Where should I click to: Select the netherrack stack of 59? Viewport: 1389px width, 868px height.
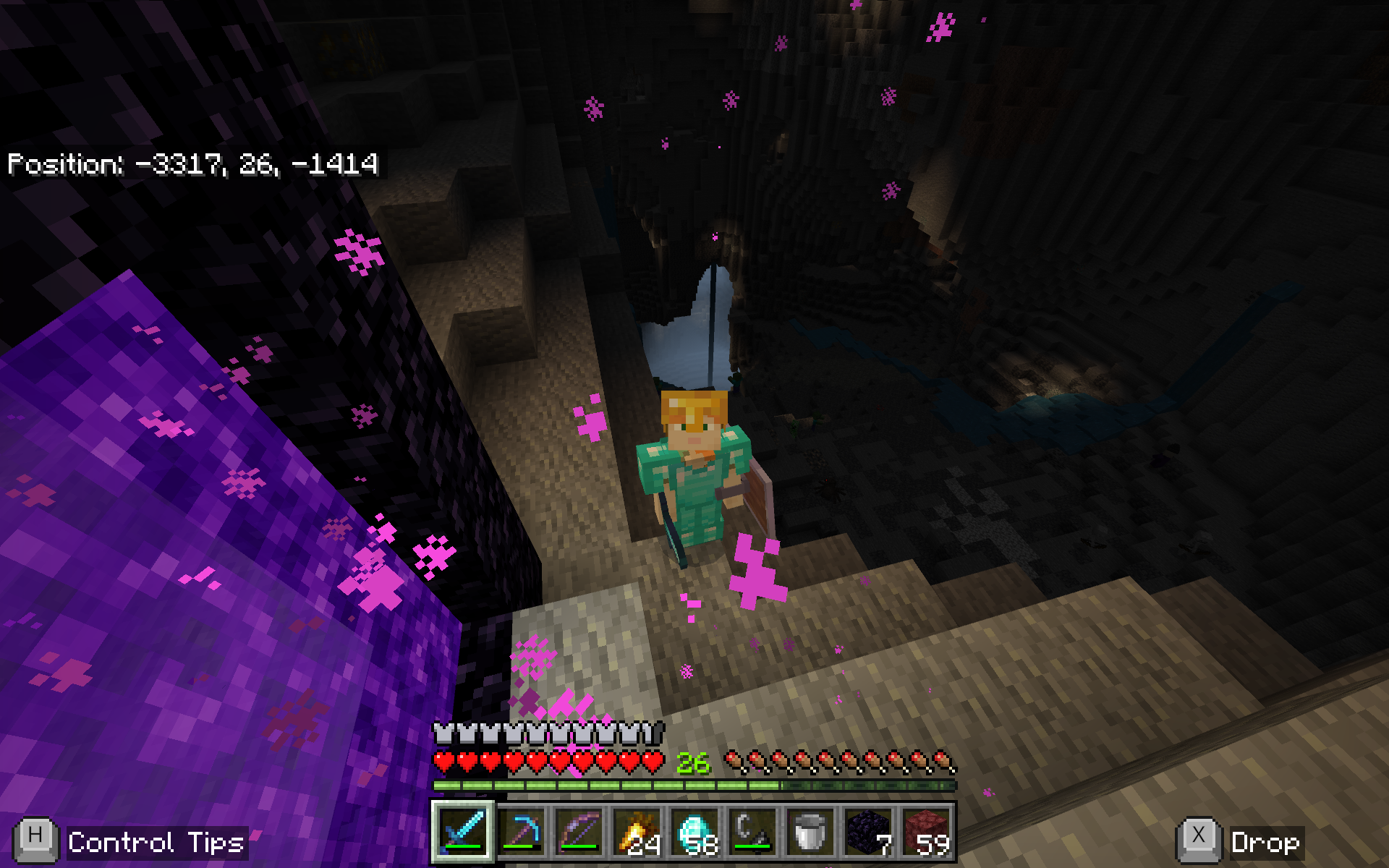click(926, 831)
